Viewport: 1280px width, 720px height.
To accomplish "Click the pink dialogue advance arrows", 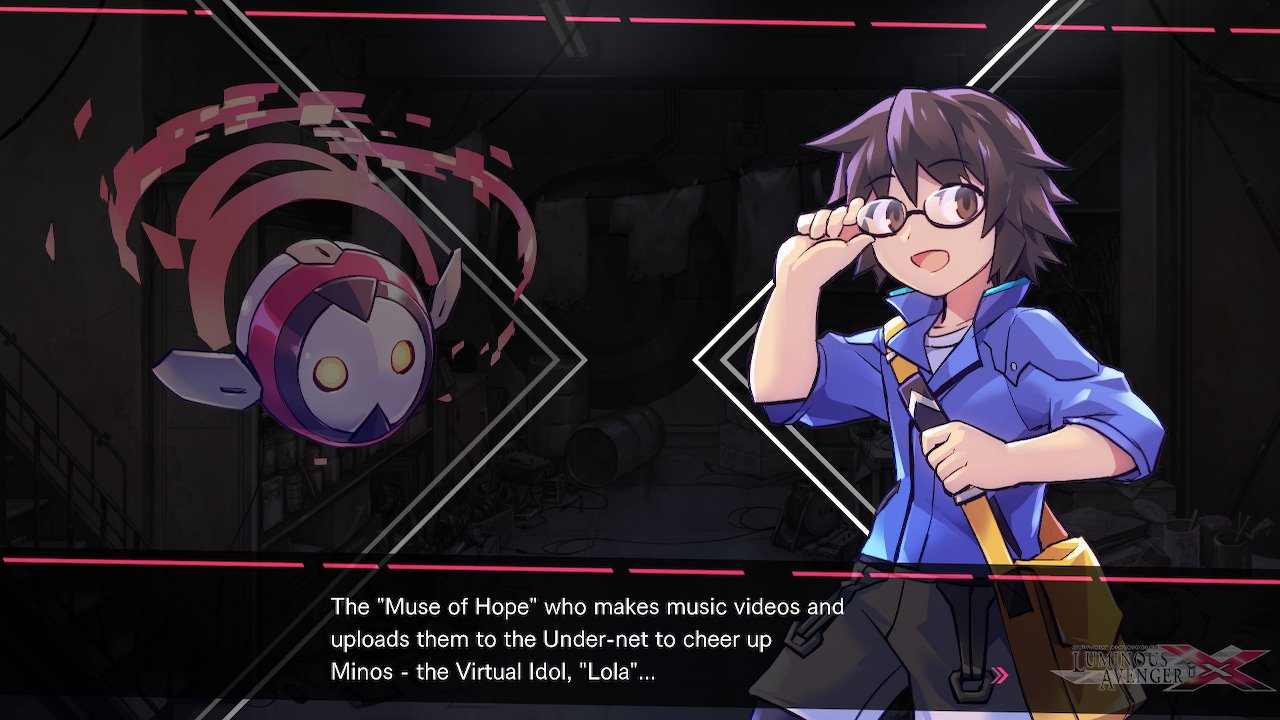I will (999, 675).
